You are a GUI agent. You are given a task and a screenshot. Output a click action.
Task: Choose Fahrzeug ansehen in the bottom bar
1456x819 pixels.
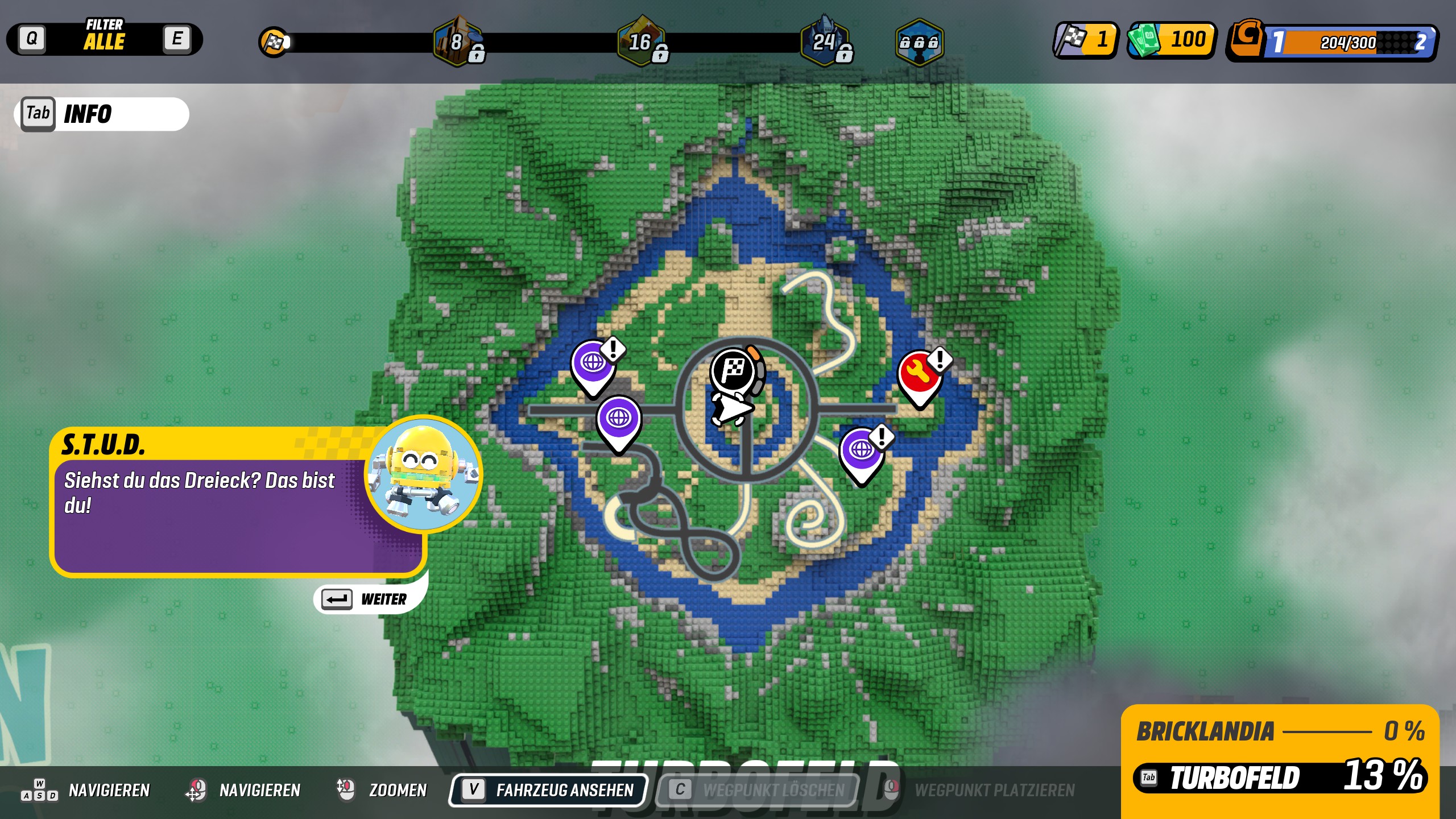coord(549,790)
